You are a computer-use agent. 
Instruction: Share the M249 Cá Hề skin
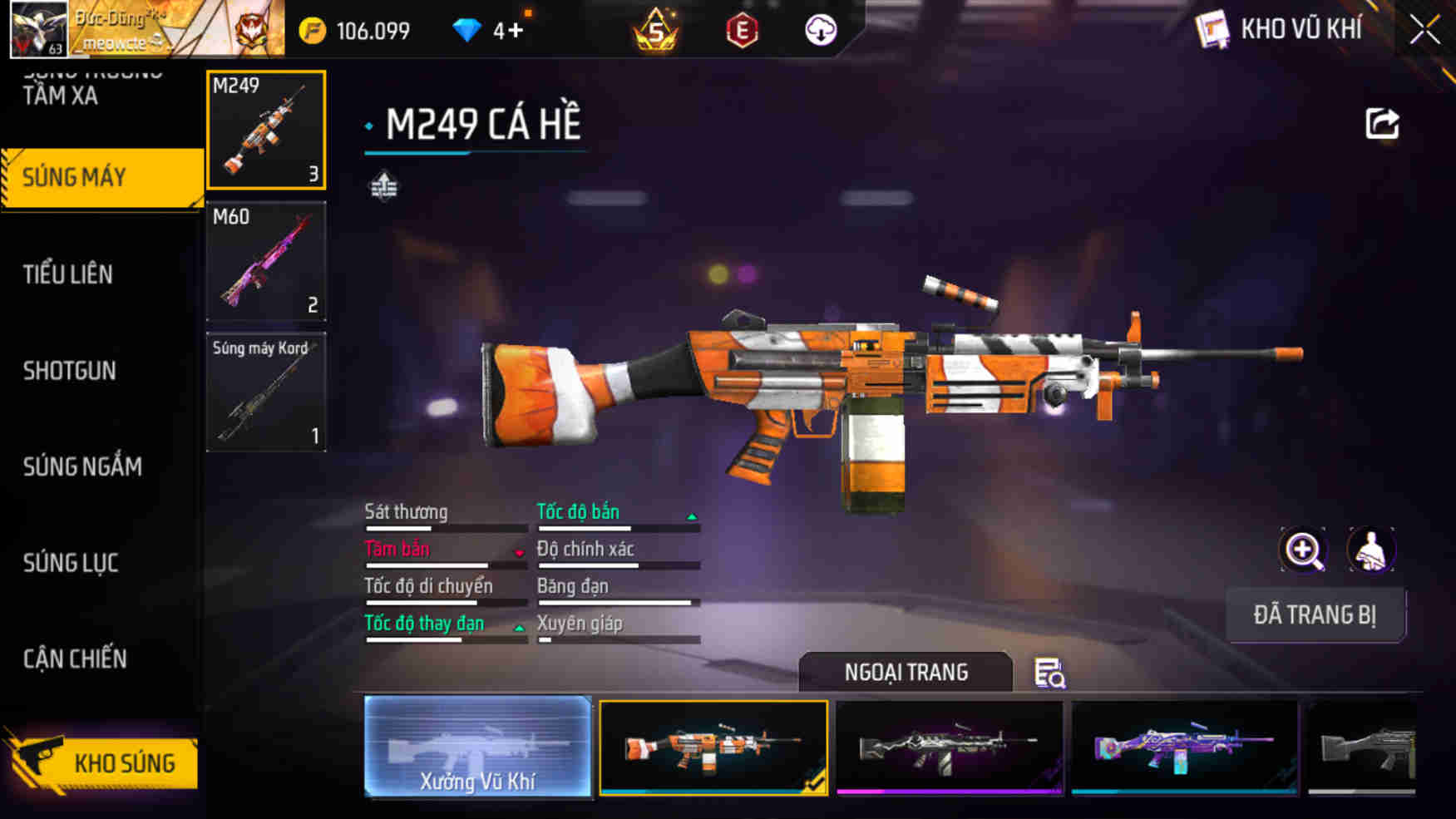(x=1380, y=122)
